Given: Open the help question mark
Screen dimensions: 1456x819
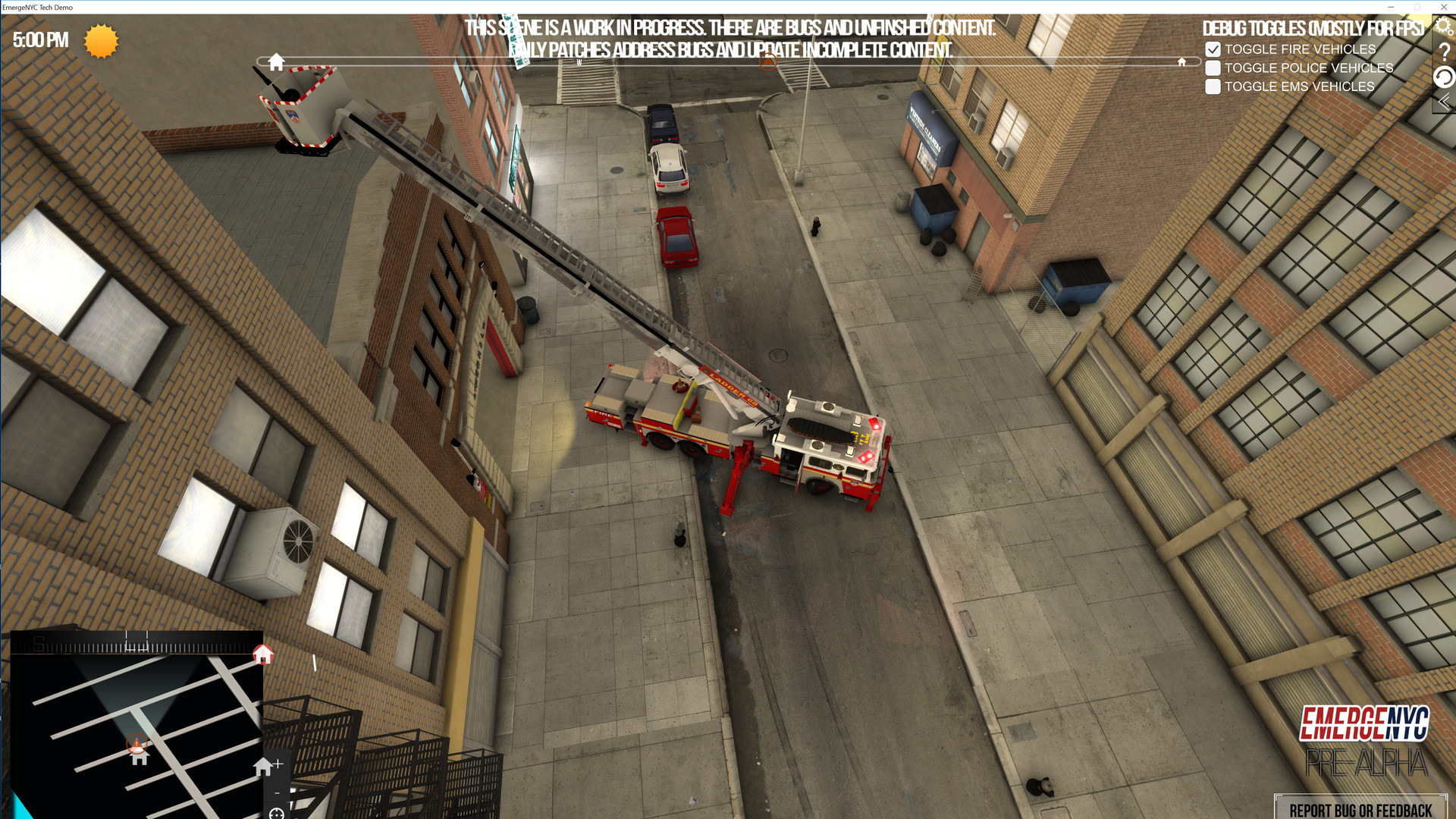Looking at the screenshot, I should [x=1444, y=52].
